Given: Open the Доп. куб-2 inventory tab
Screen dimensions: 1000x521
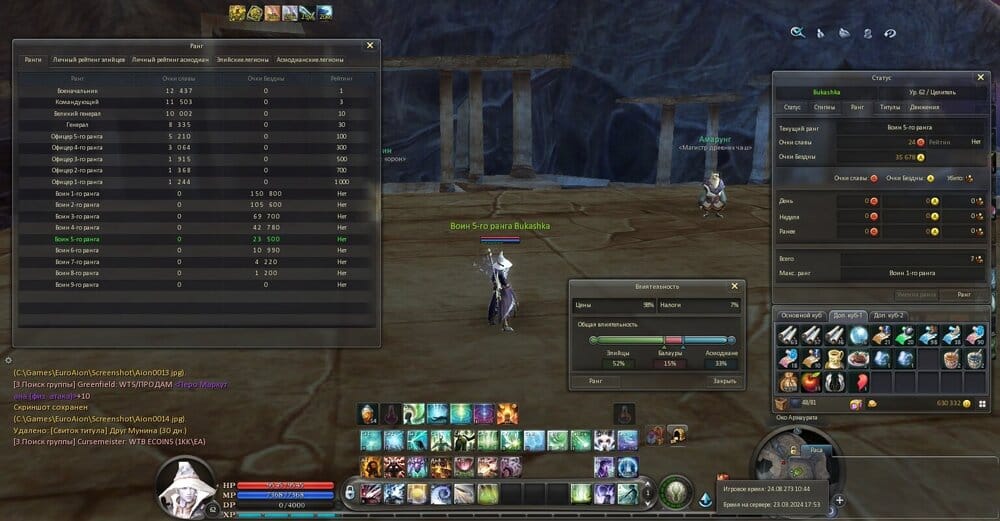Looking at the screenshot, I should (889, 316).
